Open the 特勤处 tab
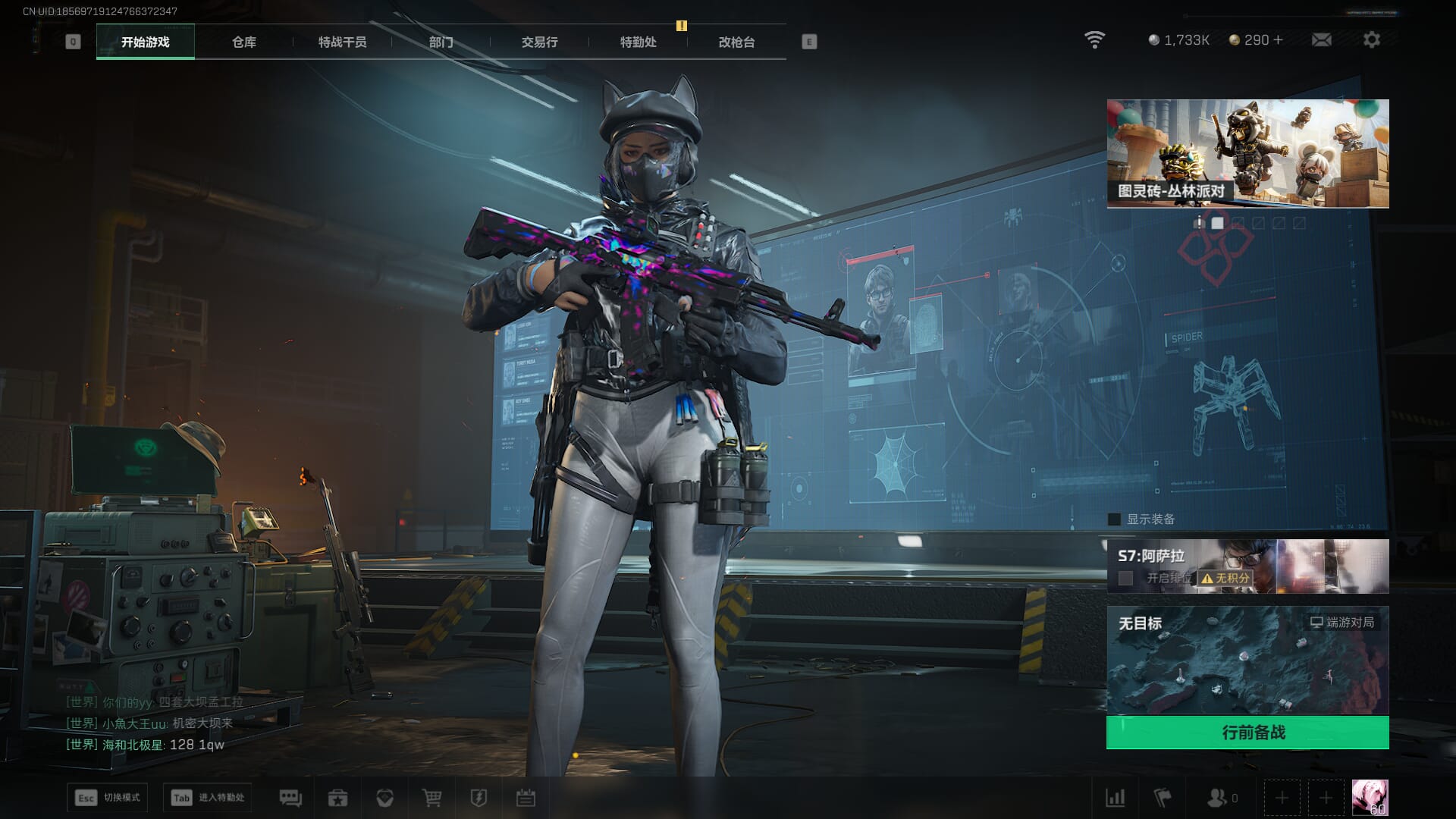Image resolution: width=1456 pixels, height=819 pixels. pyautogui.click(x=638, y=42)
